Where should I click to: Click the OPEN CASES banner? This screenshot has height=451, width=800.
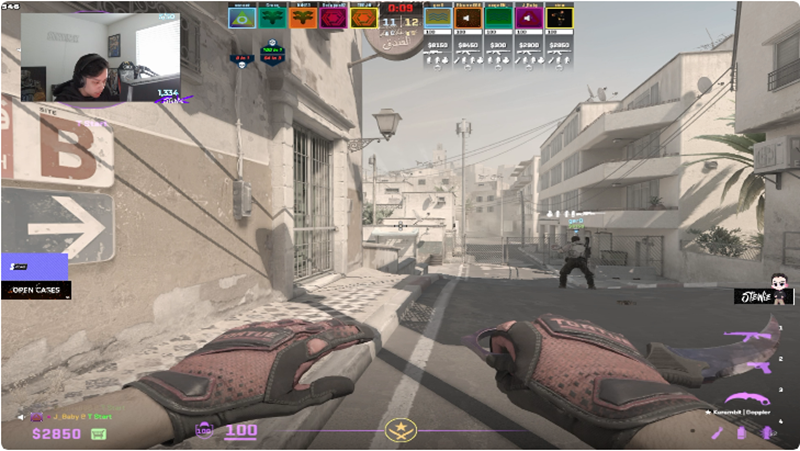(37, 290)
